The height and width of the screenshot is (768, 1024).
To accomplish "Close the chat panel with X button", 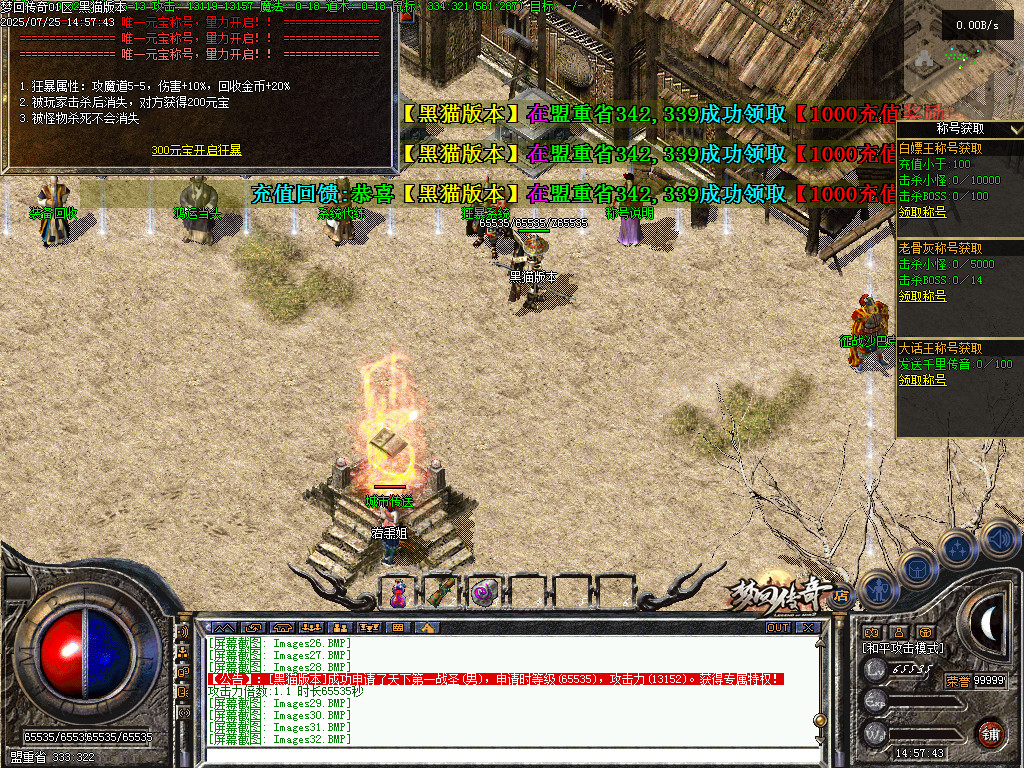I will pyautogui.click(x=807, y=628).
